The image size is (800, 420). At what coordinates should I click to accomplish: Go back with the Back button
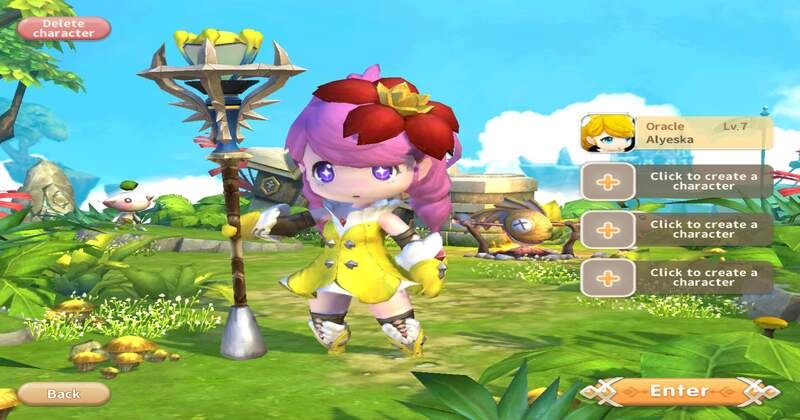[x=63, y=394]
